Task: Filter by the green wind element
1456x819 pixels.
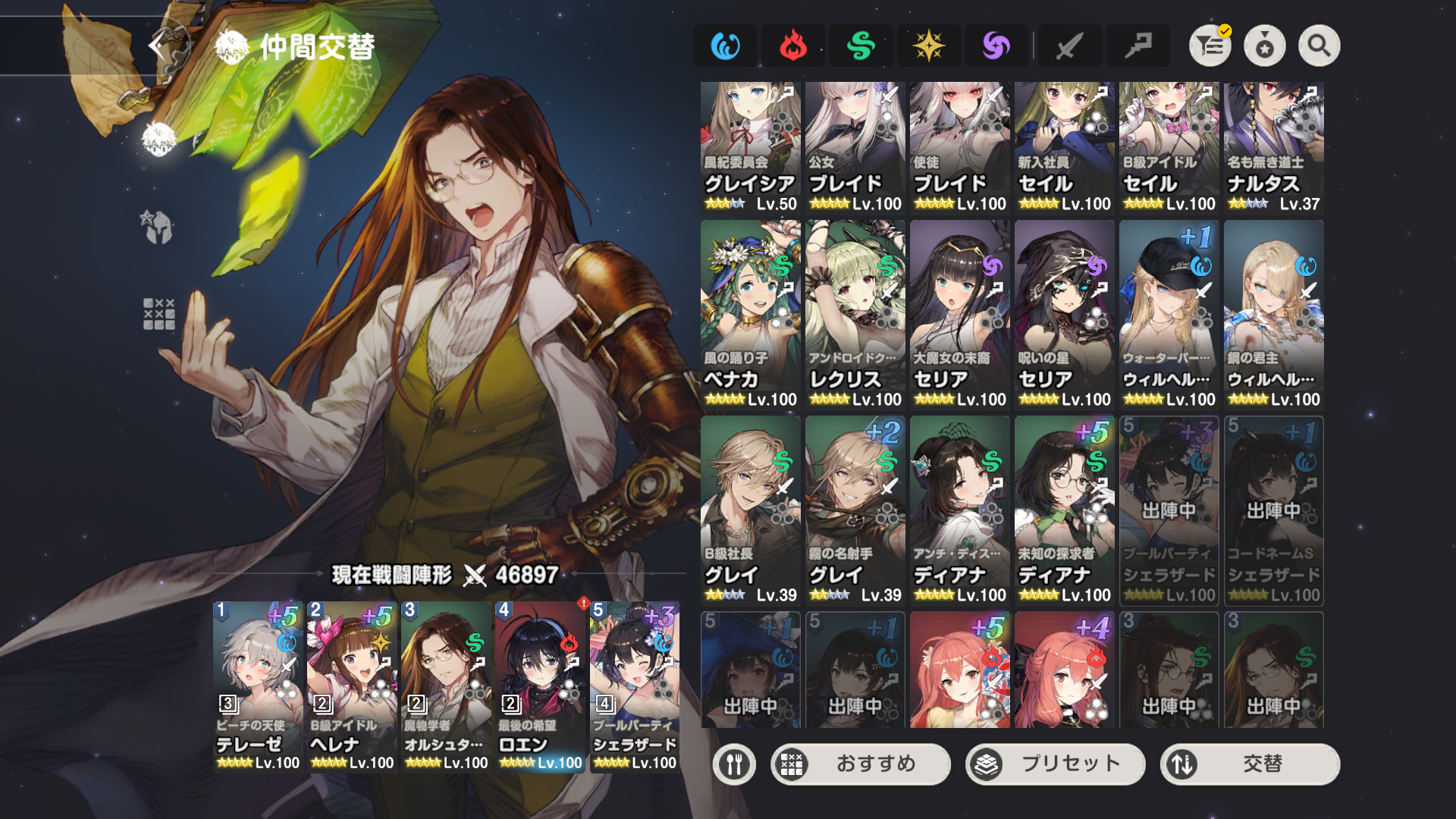Action: [x=861, y=46]
